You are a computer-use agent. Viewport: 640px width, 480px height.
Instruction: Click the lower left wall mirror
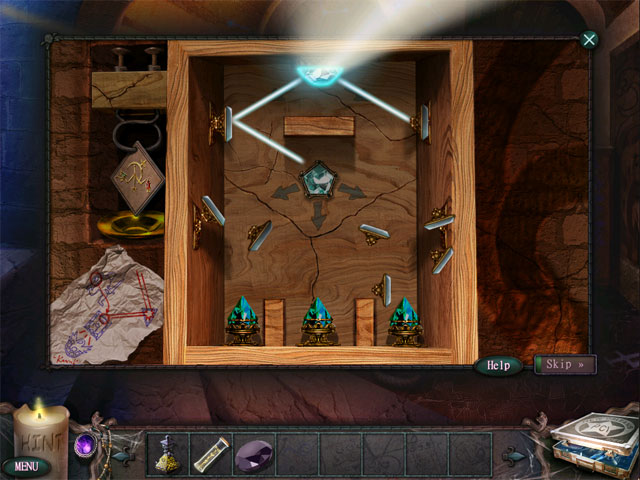click(x=214, y=210)
